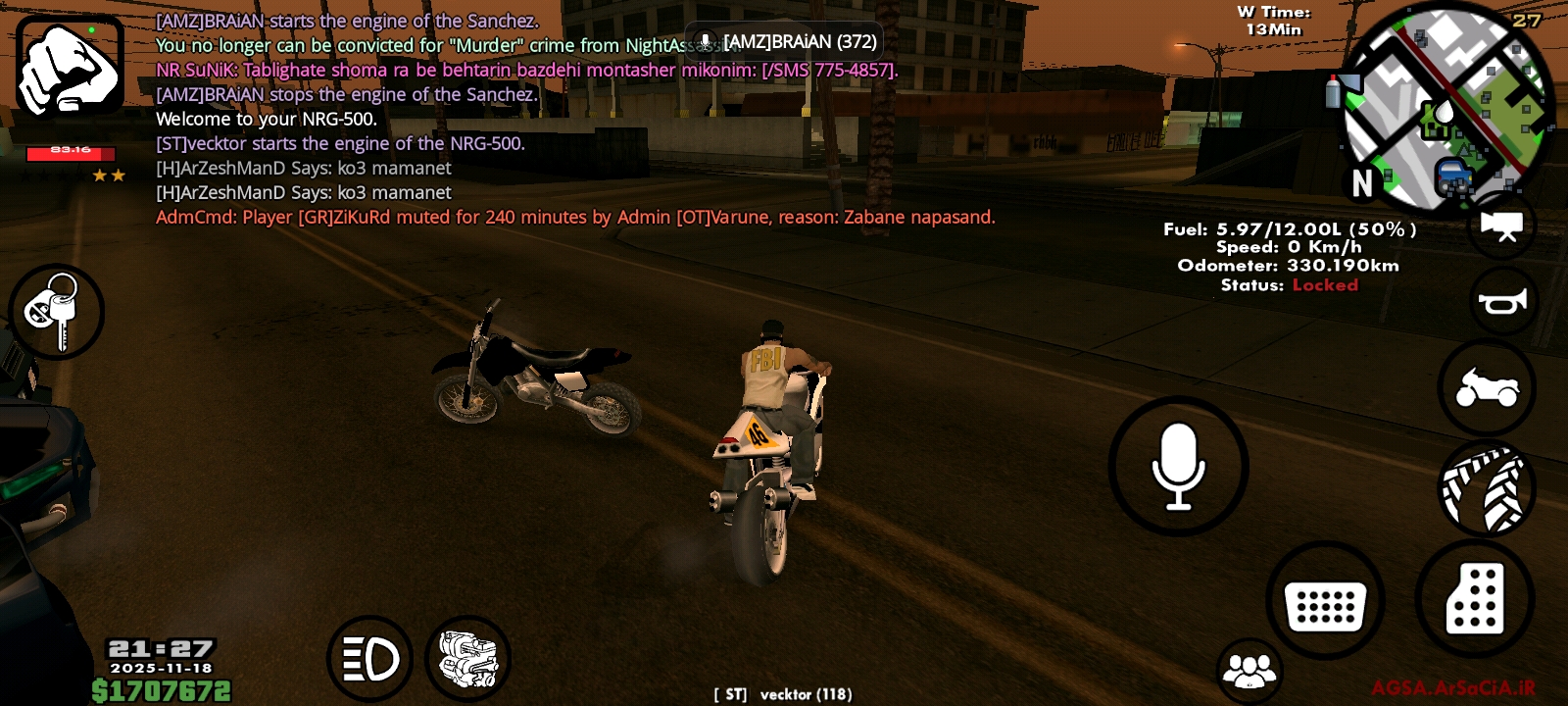
Task: Open the engine controls icon
Action: coord(467,659)
